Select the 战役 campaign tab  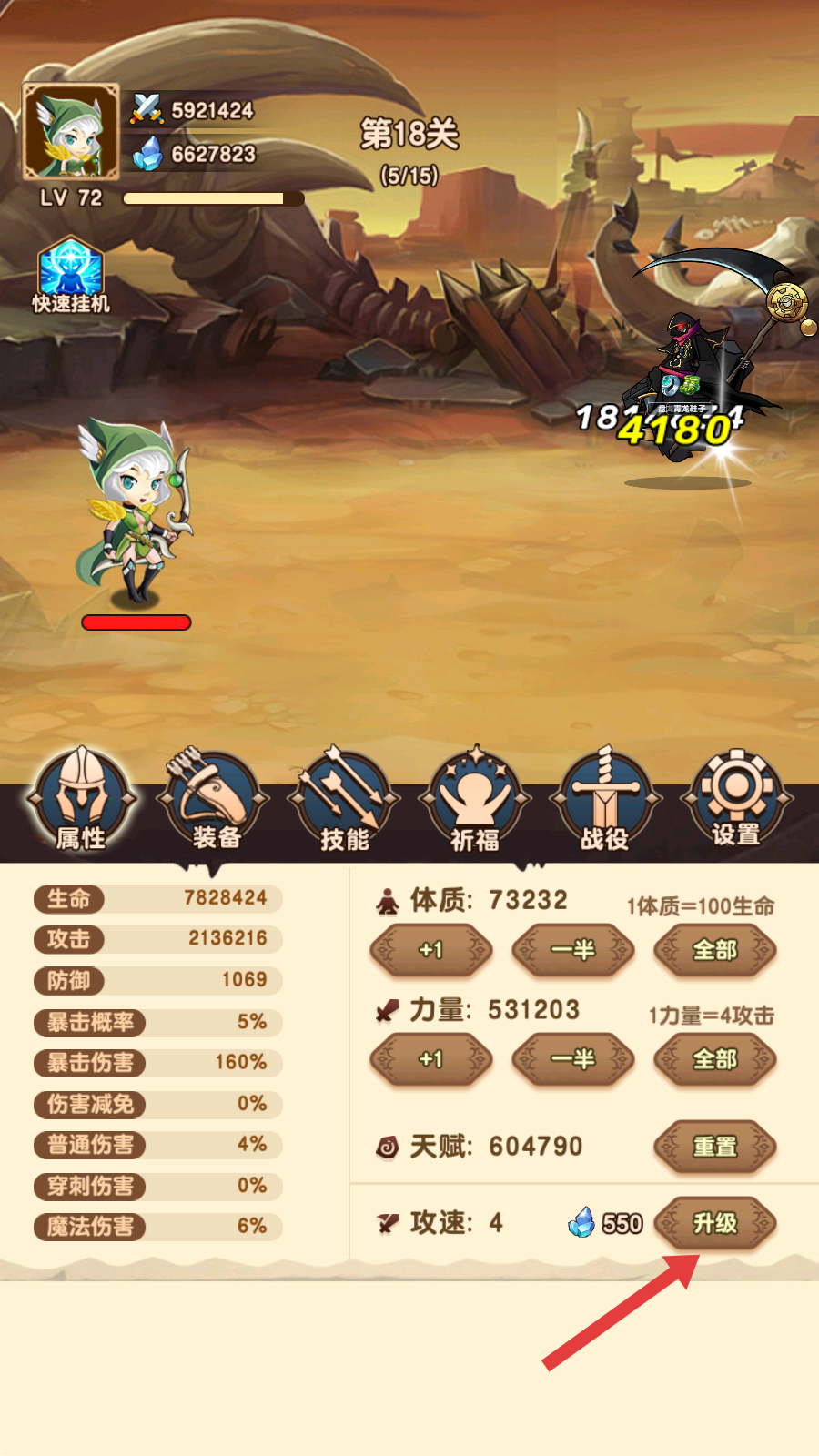605,801
